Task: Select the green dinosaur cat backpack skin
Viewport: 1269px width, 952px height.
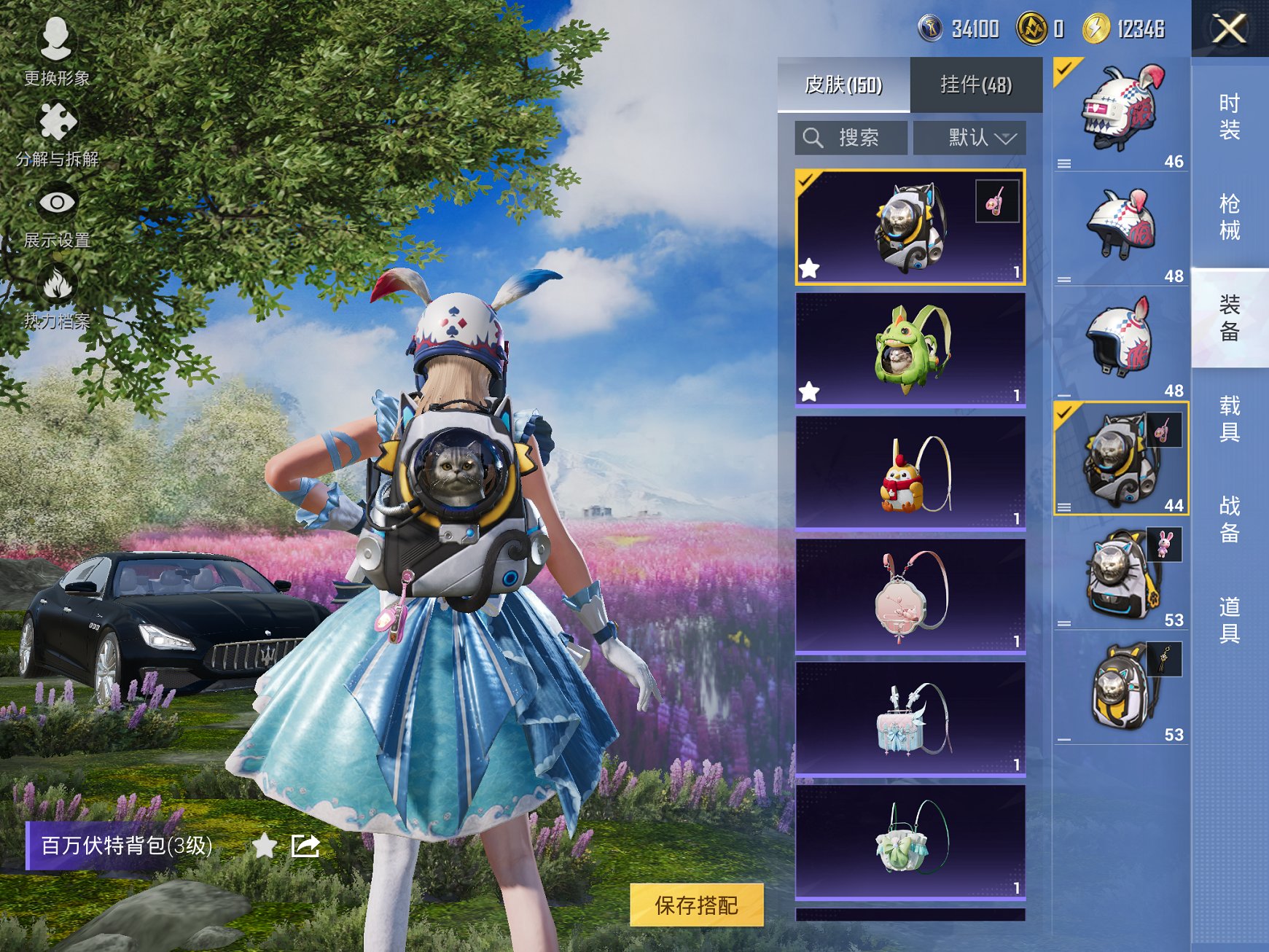Action: click(x=910, y=349)
